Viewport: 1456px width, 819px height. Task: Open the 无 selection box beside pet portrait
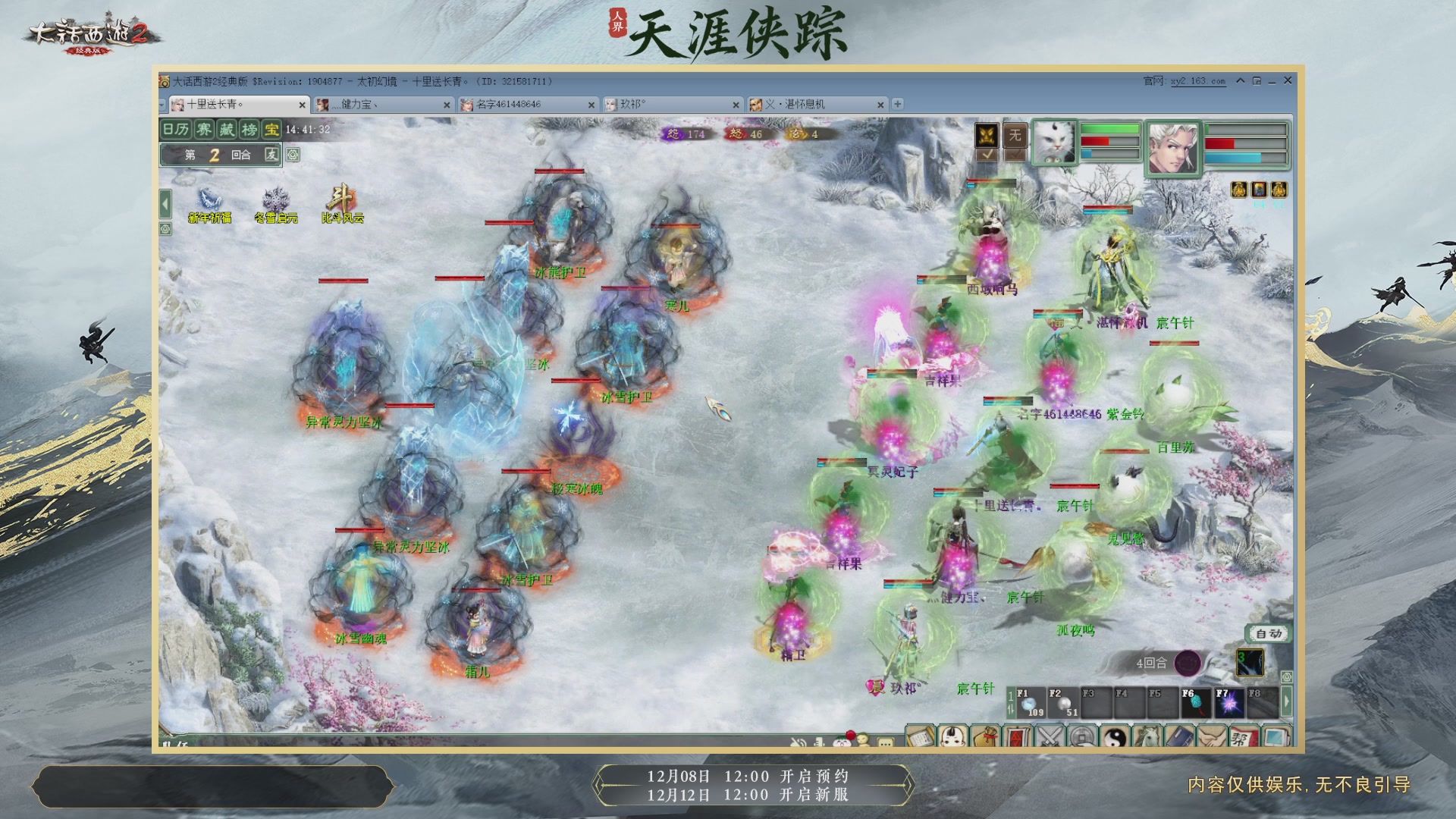pos(1016,136)
